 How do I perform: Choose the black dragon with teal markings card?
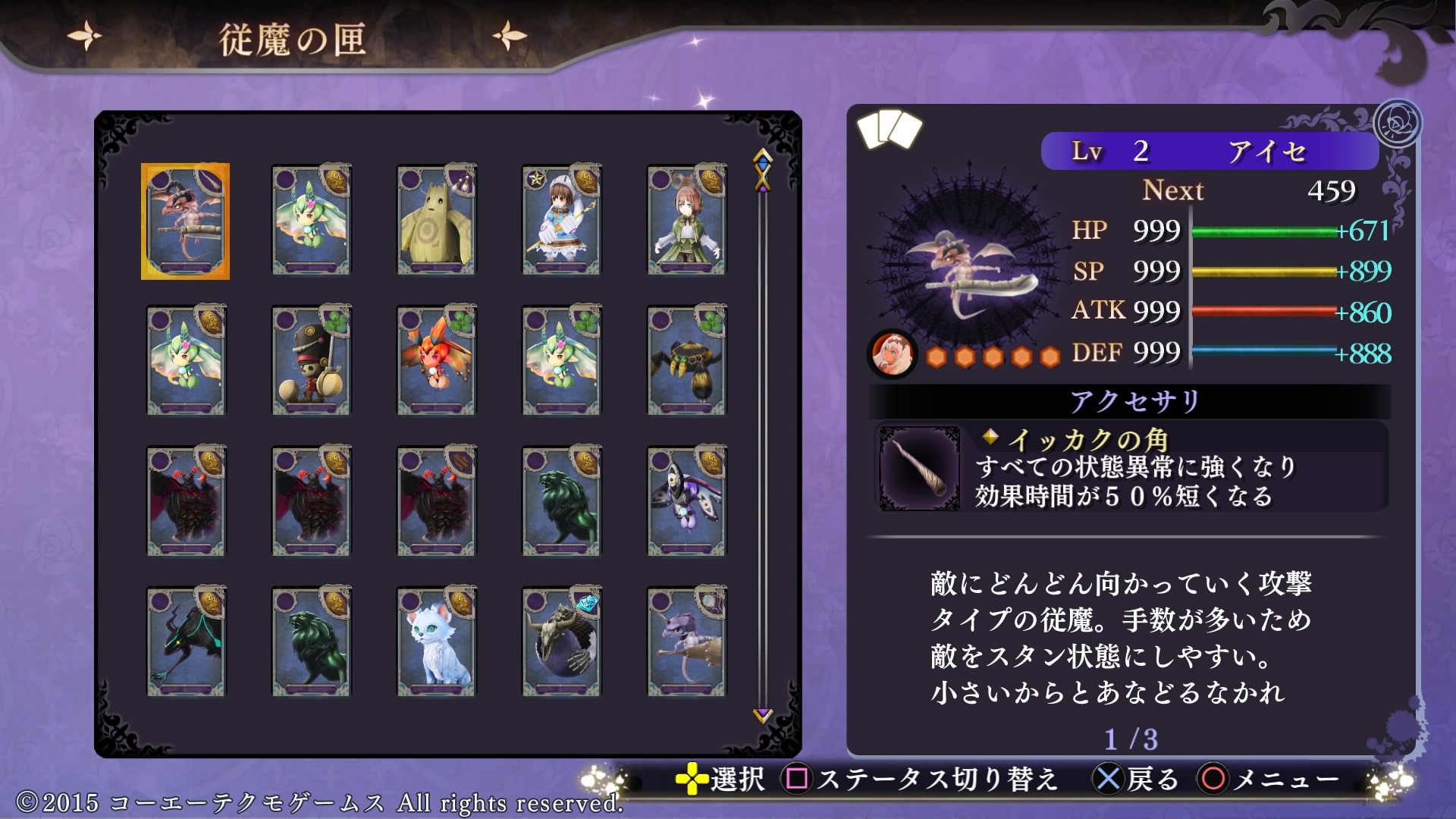186,642
